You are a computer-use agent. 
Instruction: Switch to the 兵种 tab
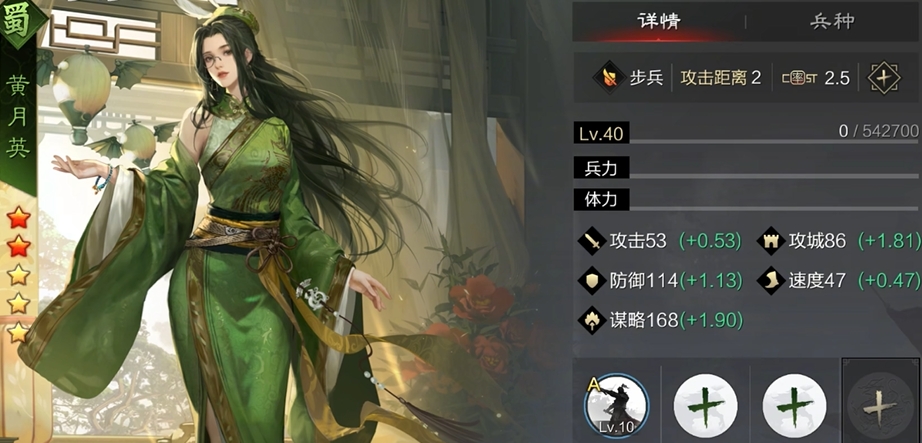click(832, 21)
